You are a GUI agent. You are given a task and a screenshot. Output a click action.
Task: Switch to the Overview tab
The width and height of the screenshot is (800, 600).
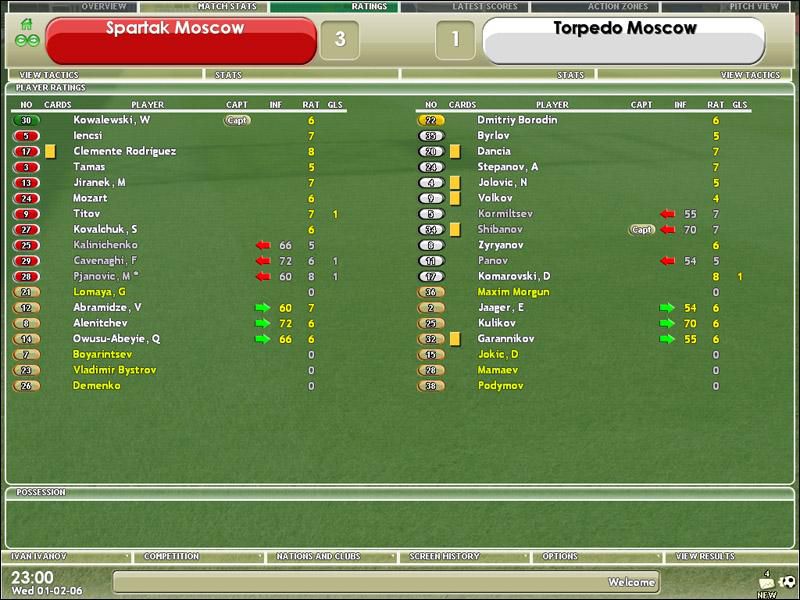click(x=103, y=7)
